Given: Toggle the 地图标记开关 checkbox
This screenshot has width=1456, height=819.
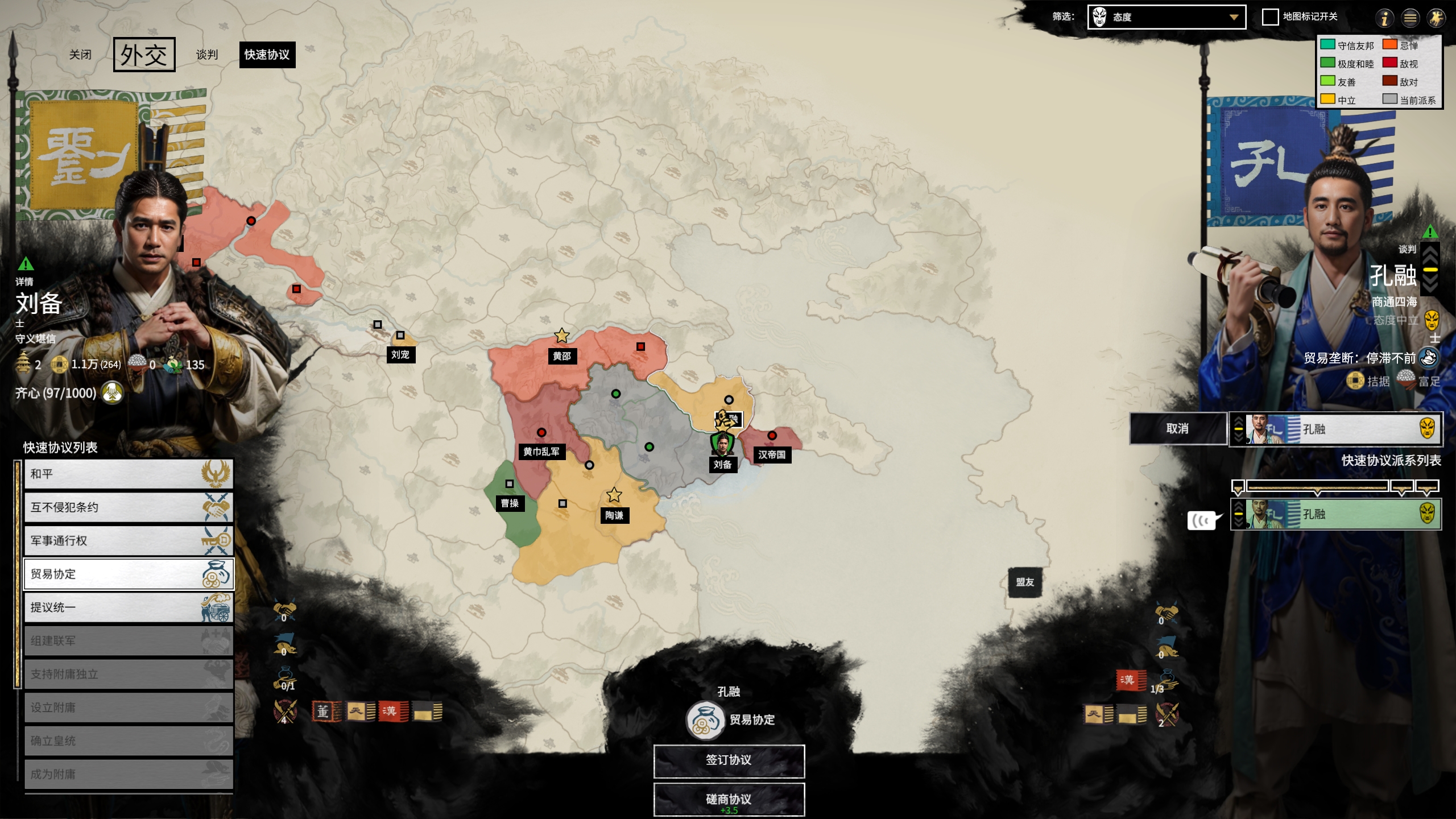Looking at the screenshot, I should (x=1270, y=17).
